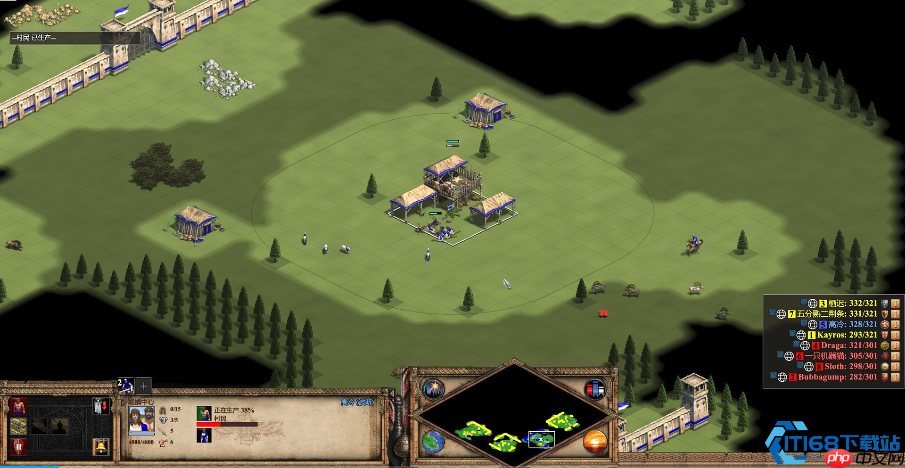Ring the town bell
The width and height of the screenshot is (905, 468).
point(100,446)
